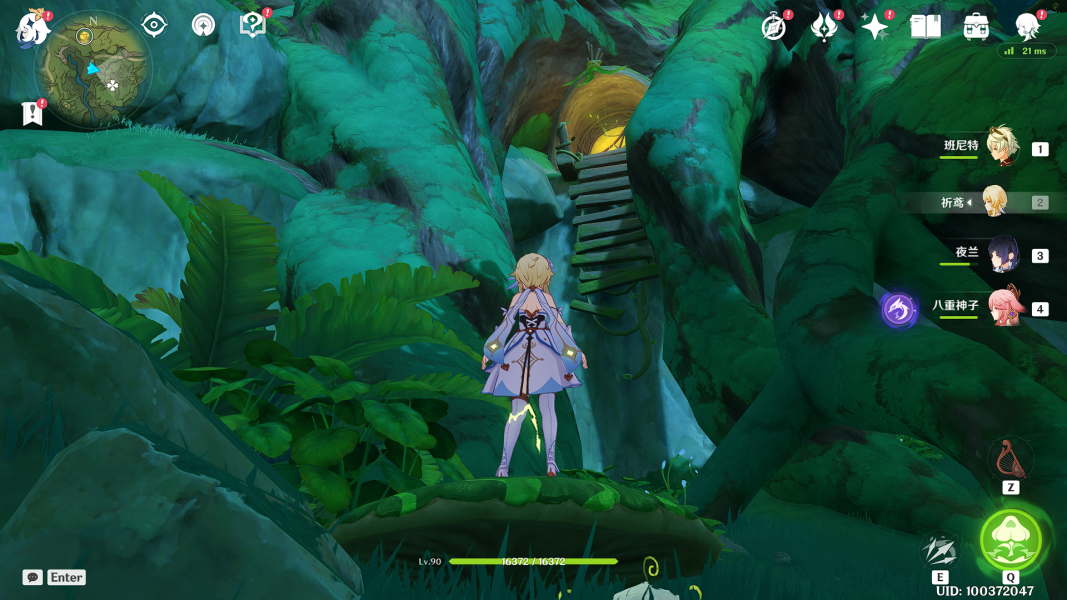Open the inventory backpack icon
The width and height of the screenshot is (1067, 600).
[976, 27]
